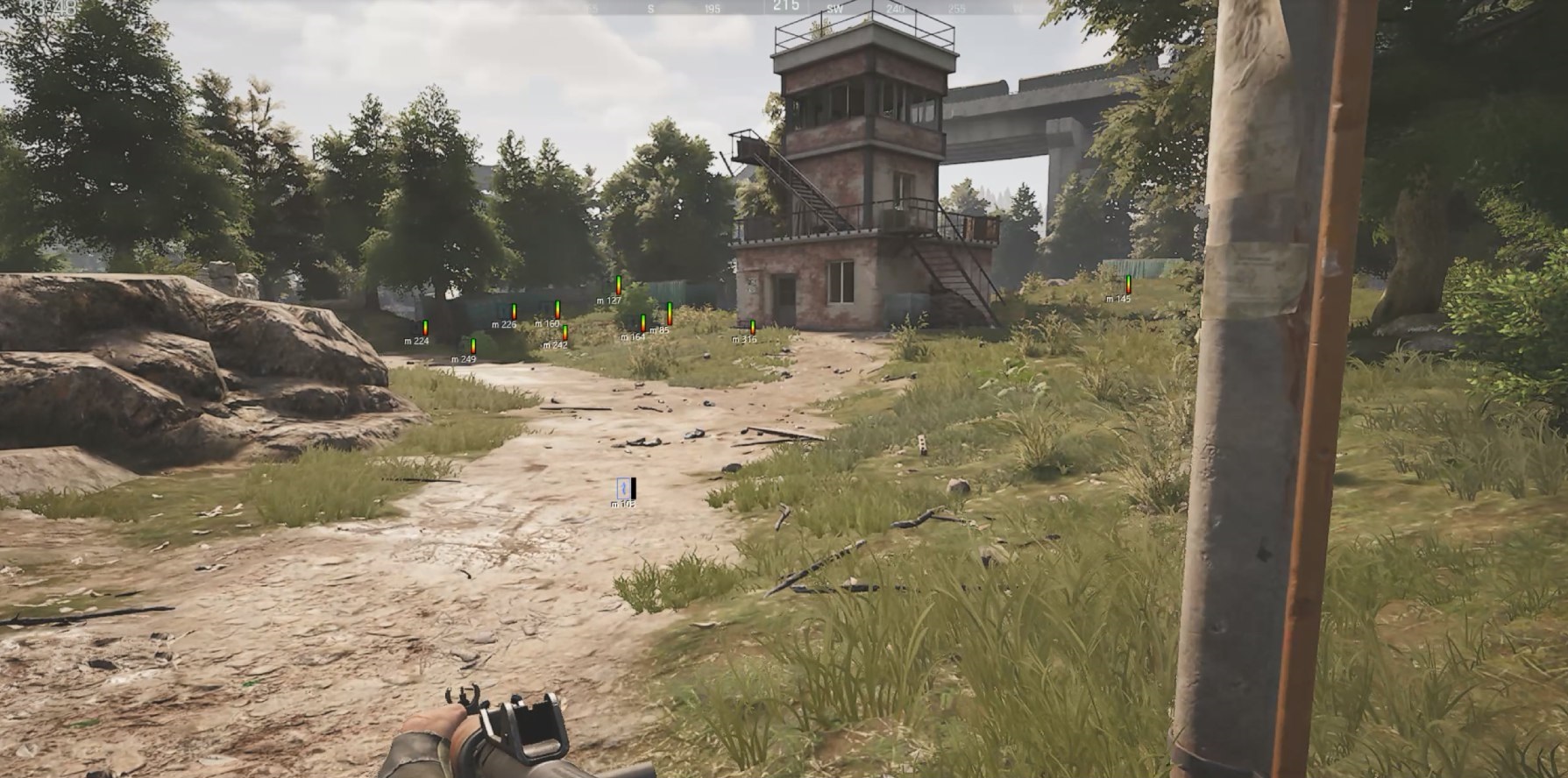The image size is (1568, 778).
Task: Click the marker labeled m 224
Action: click(x=425, y=327)
